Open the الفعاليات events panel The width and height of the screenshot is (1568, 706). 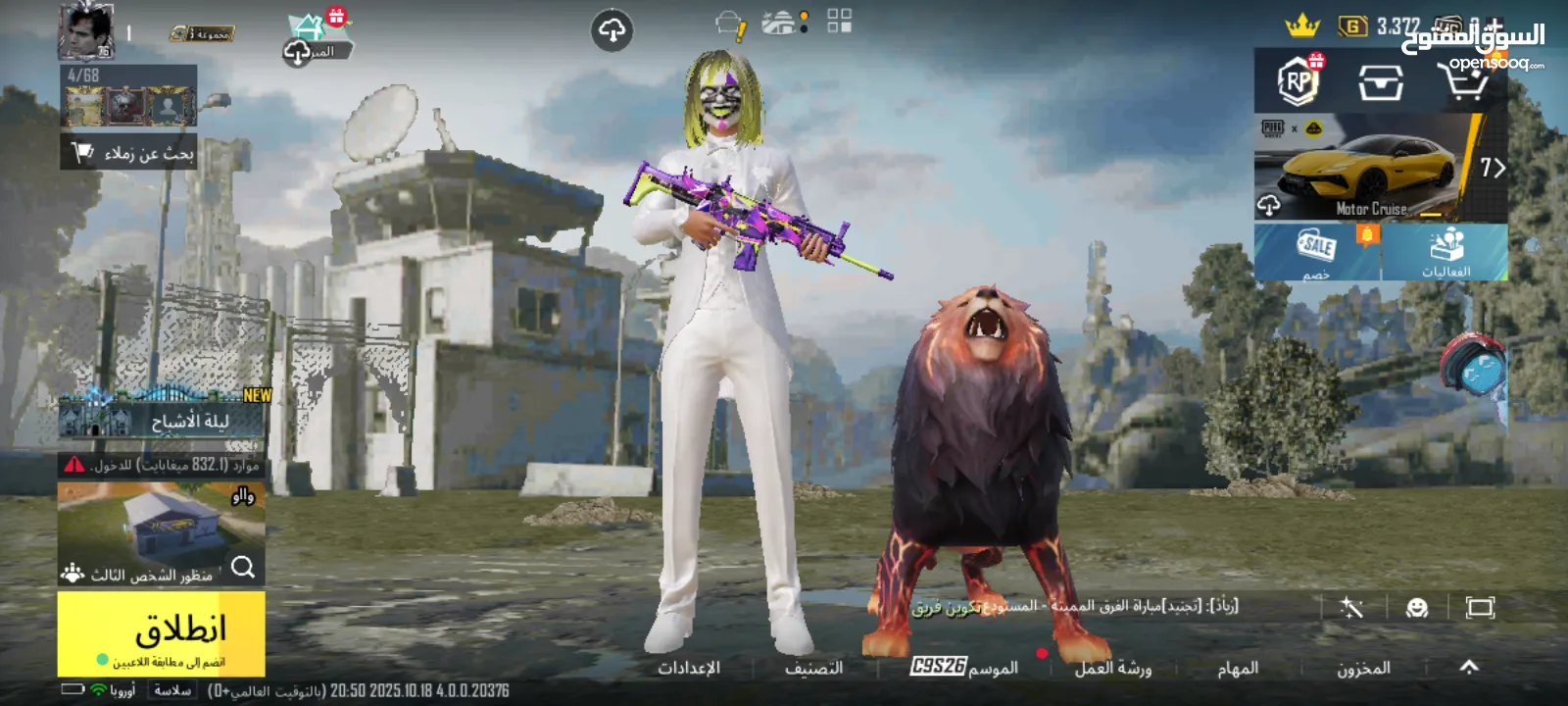pyautogui.click(x=1445, y=252)
